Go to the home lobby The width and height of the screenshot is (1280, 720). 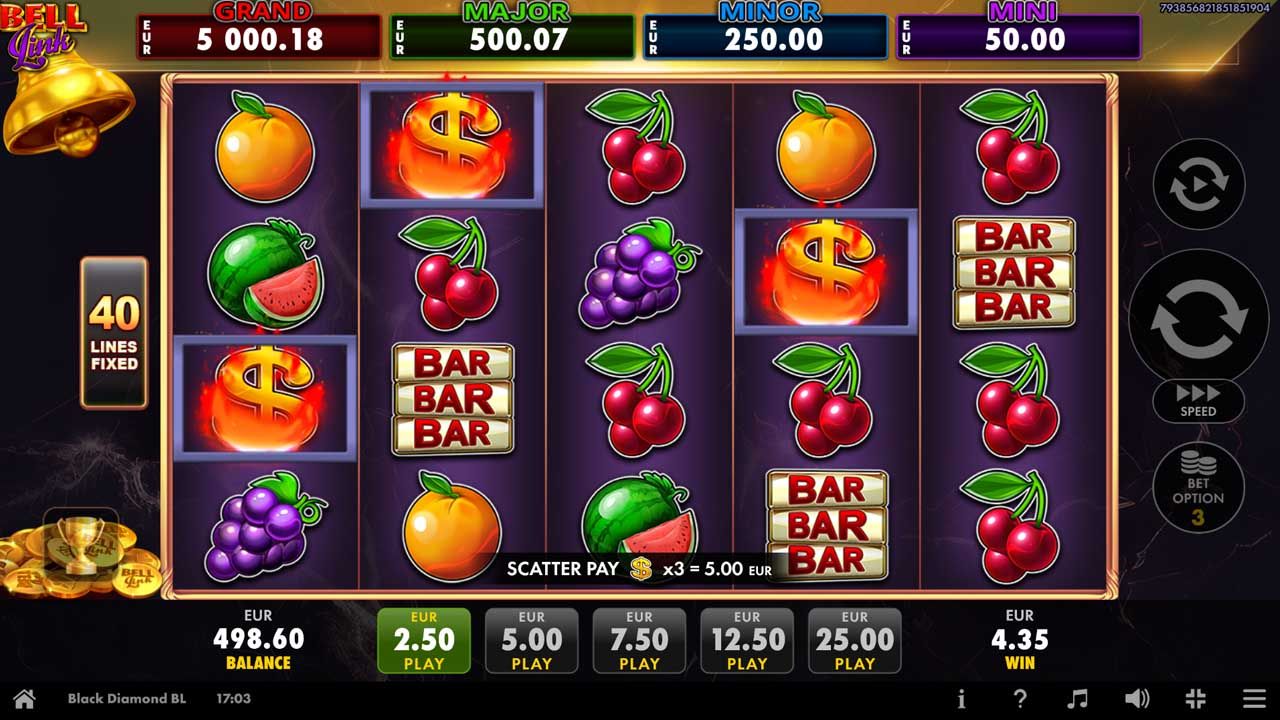click(24, 699)
